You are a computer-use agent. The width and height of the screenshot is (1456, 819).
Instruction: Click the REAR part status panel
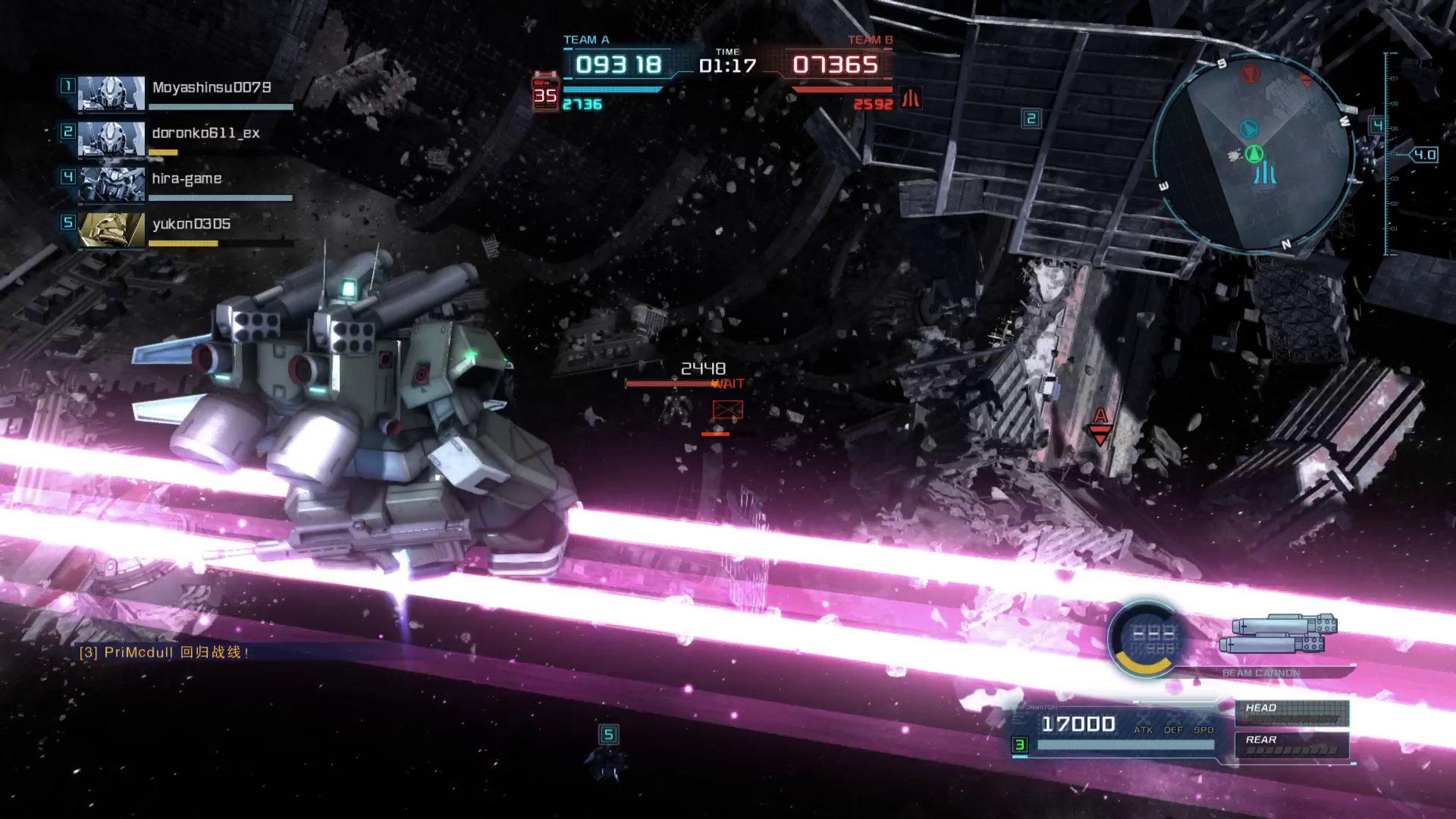coord(1291,745)
